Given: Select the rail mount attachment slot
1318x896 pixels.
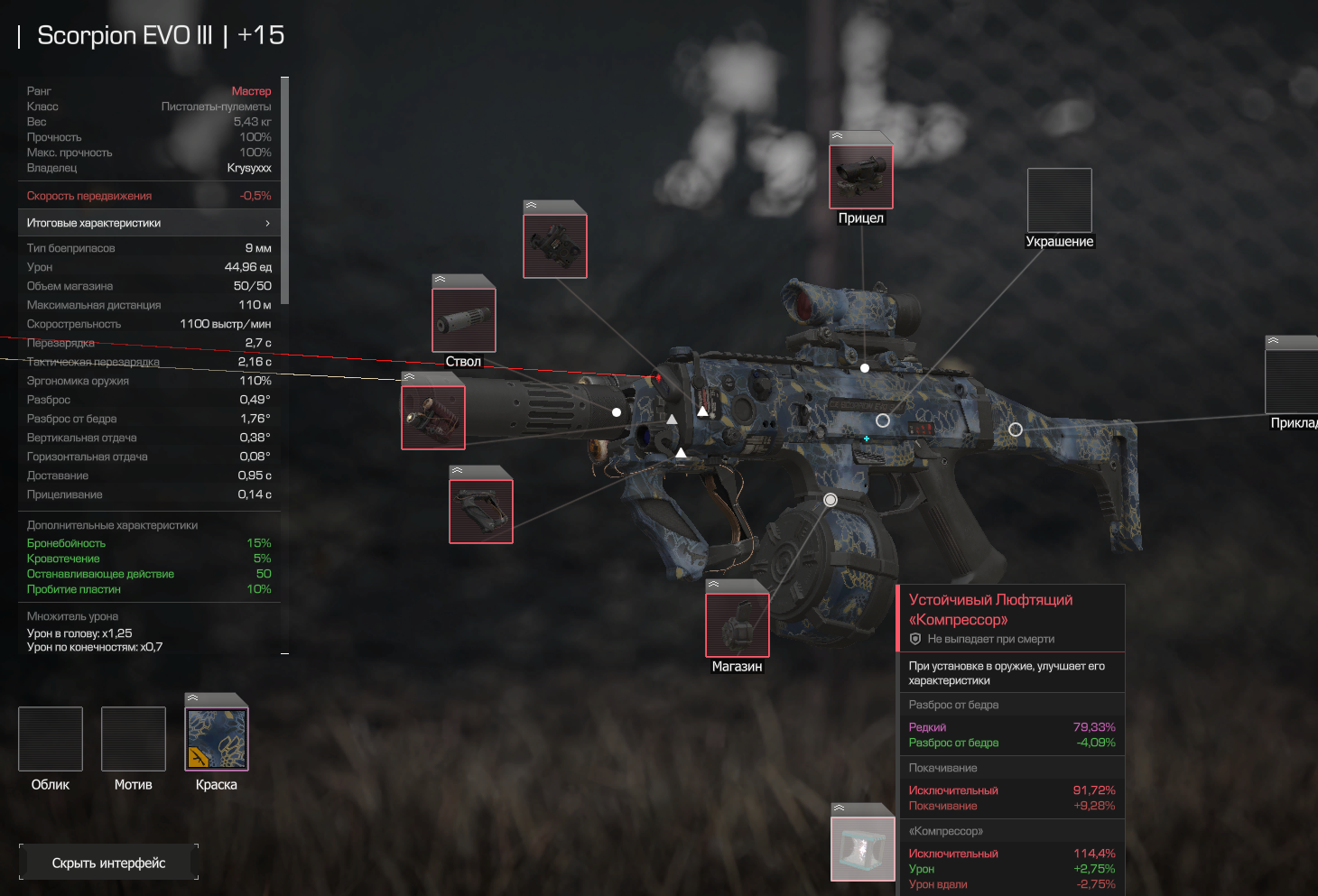Looking at the screenshot, I should (555, 245).
